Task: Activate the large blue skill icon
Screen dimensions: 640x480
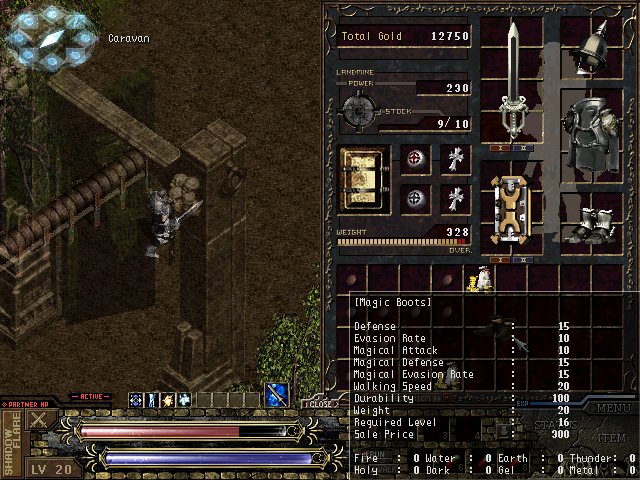Action: (x=277, y=396)
